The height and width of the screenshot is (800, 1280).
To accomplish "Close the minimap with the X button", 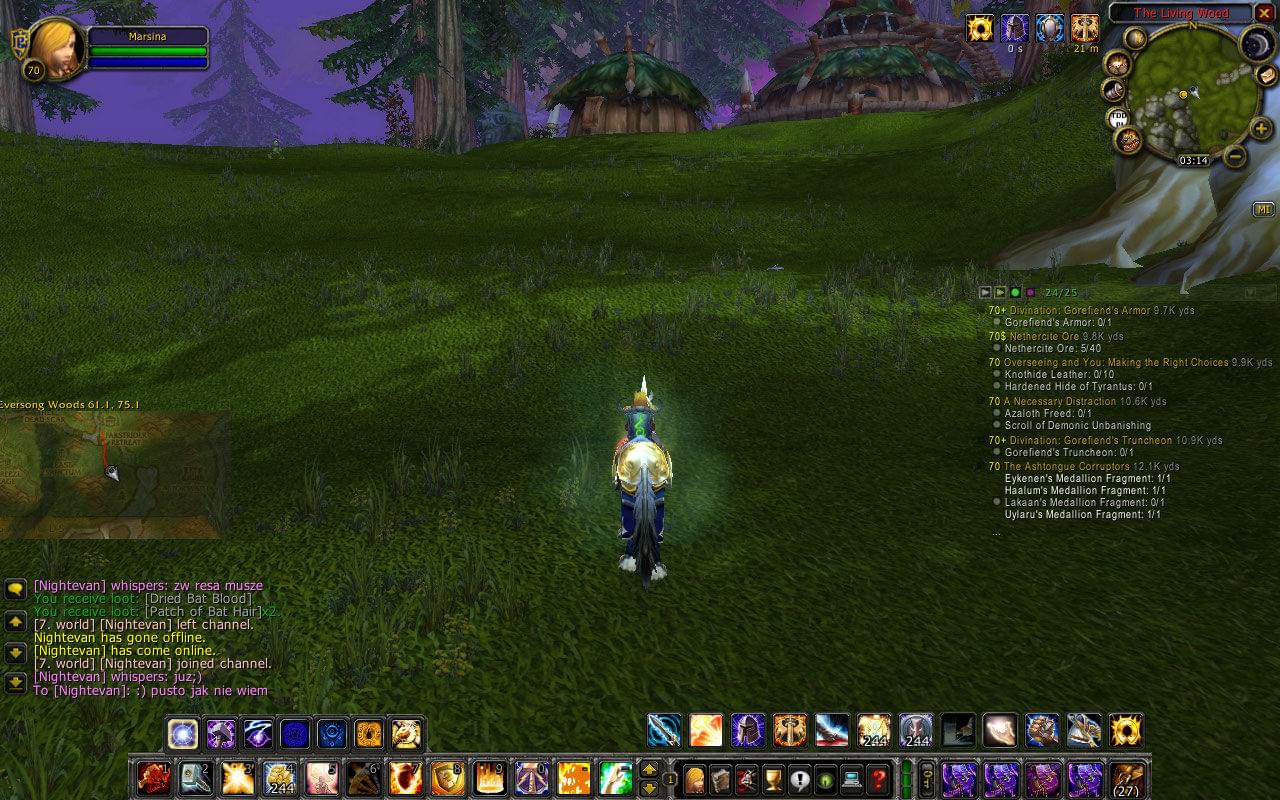I will point(1265,13).
